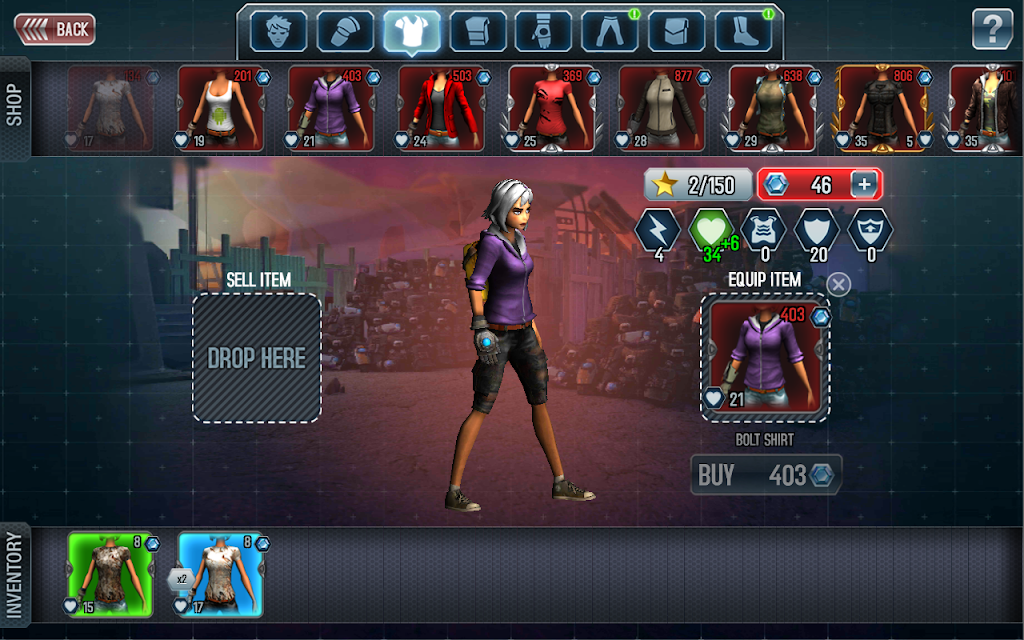The width and height of the screenshot is (1024, 640).
Task: Go back using the BACK button
Action: [55, 29]
